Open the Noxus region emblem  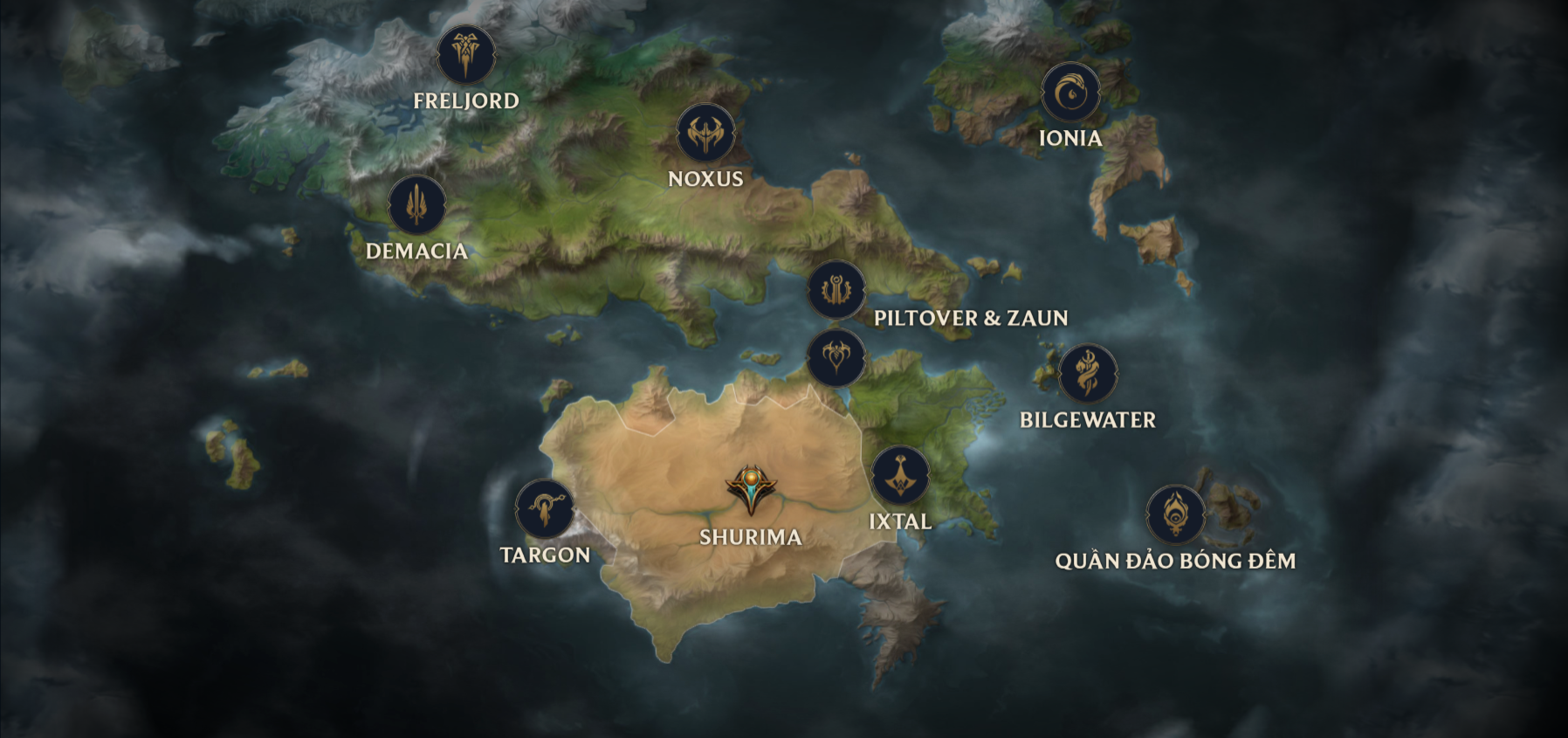705,134
